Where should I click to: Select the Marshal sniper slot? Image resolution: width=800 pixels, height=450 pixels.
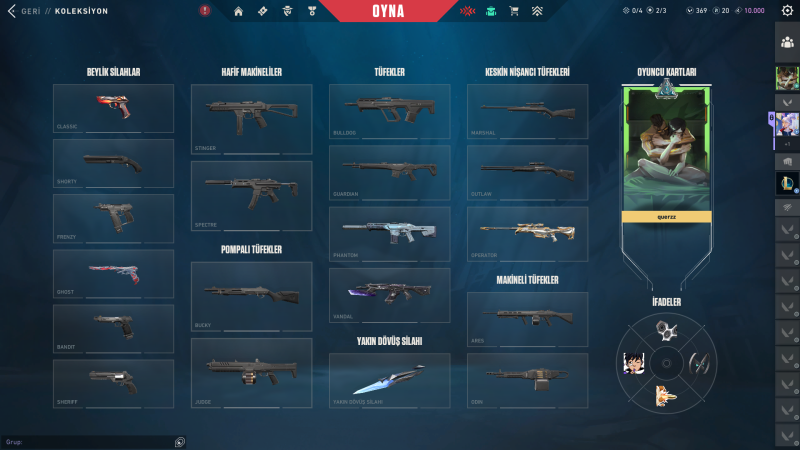coord(527,108)
